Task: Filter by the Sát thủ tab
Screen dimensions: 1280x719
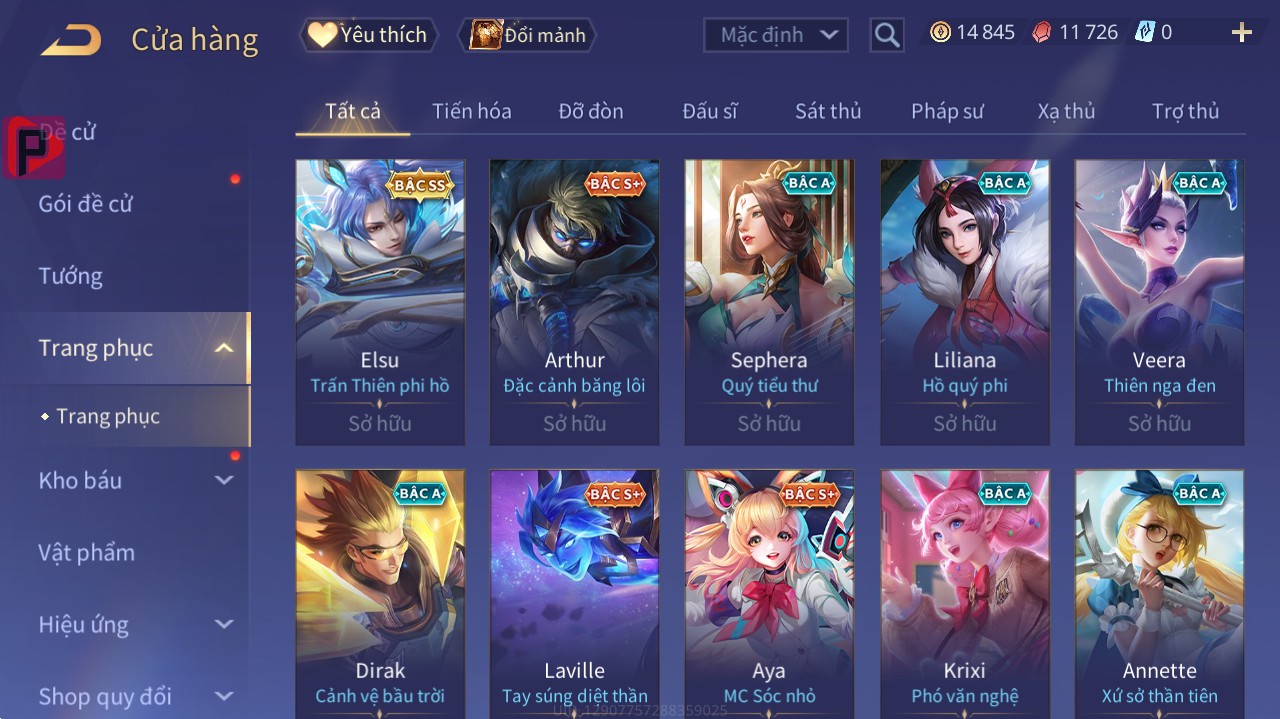Action: coord(828,111)
